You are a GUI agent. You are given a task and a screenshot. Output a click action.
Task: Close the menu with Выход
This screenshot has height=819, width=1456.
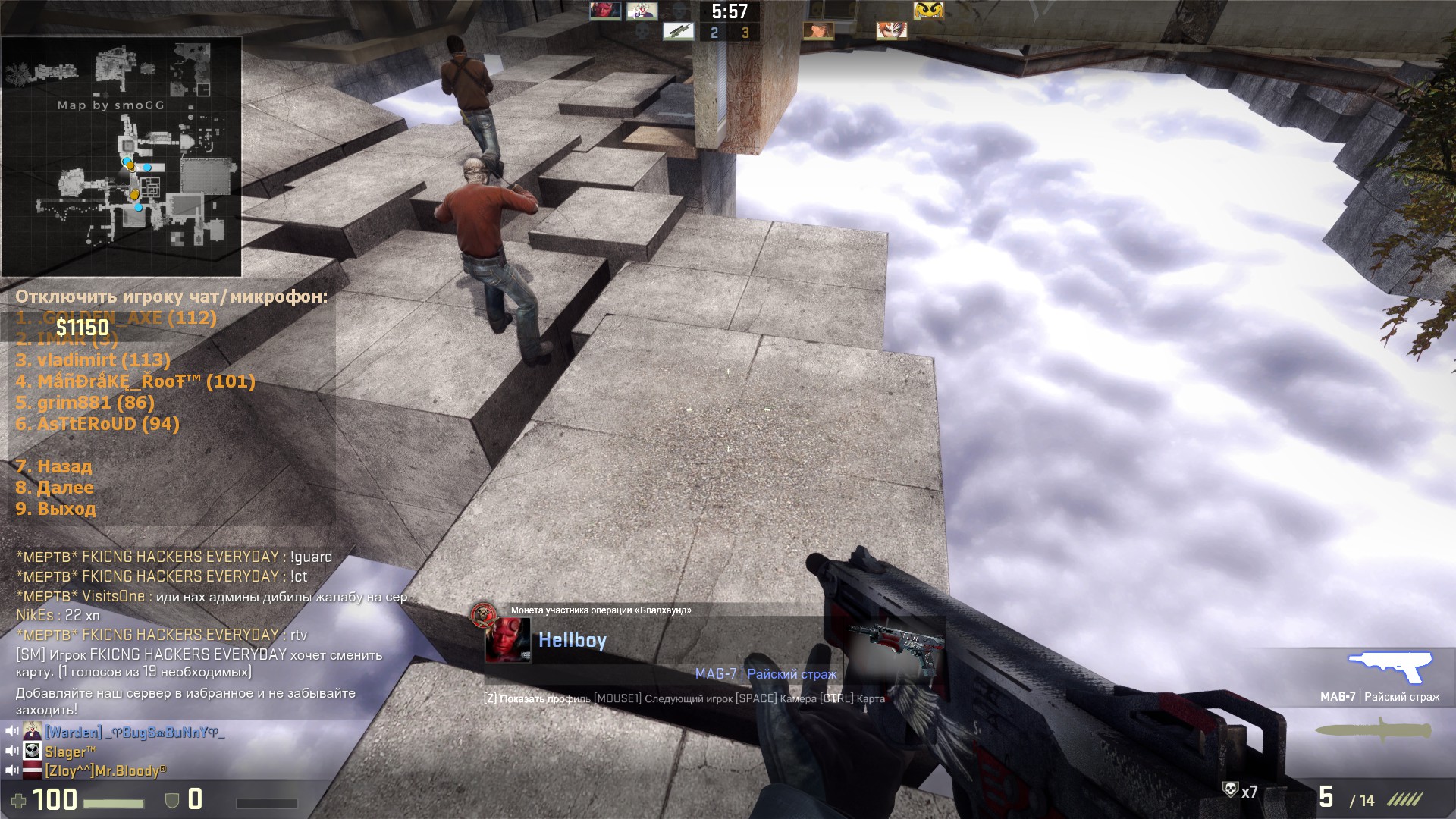(x=55, y=509)
